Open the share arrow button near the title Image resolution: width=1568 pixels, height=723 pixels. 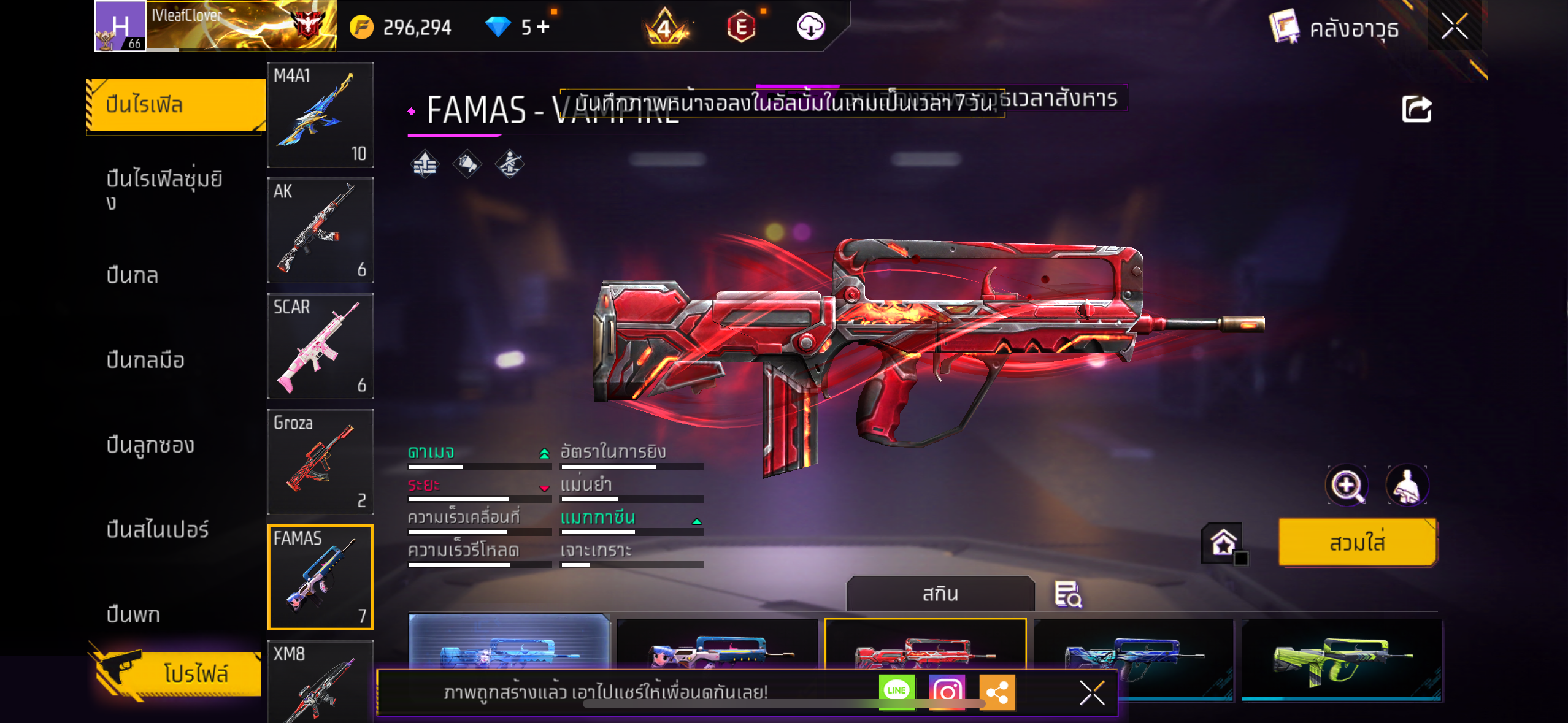pyautogui.click(x=1416, y=110)
